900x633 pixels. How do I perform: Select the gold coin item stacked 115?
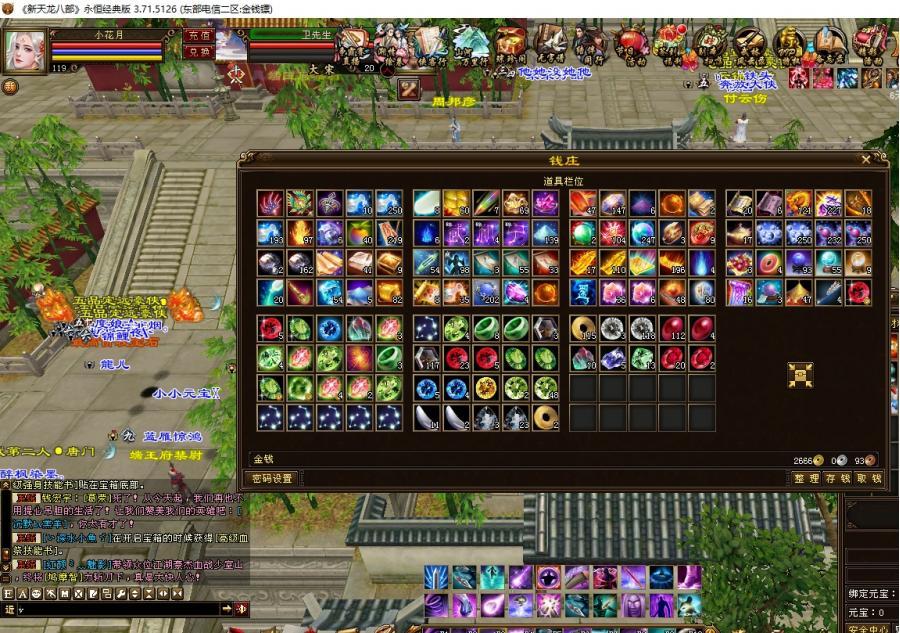pyautogui.click(x=584, y=329)
